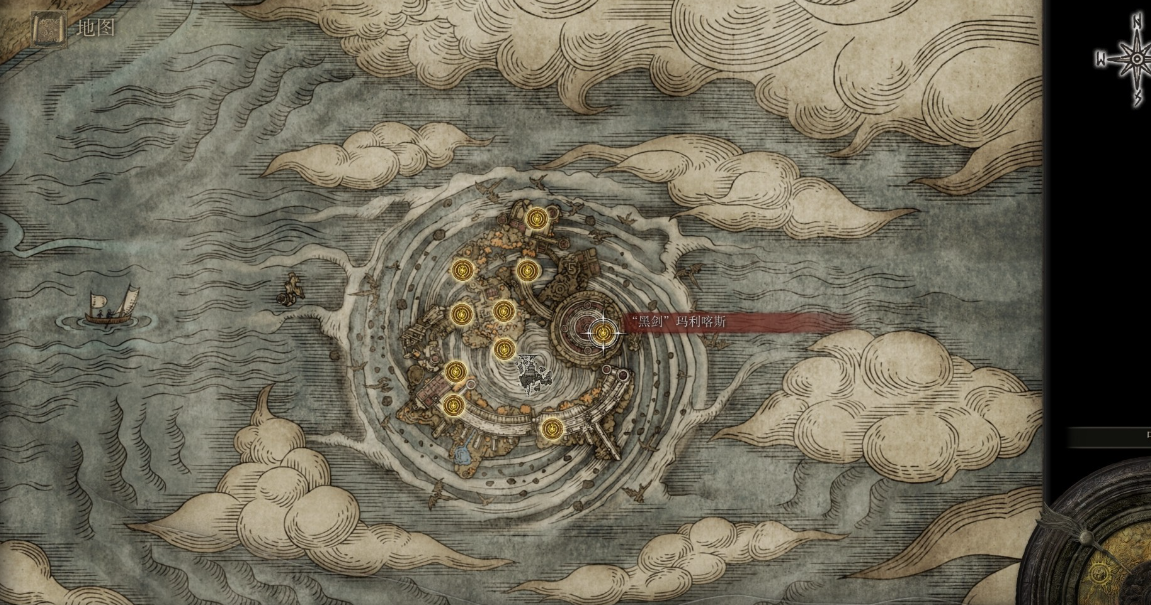Select the "黑剑"玛利喀斯 site of grace marker
The width and height of the screenshot is (1151, 605).
[x=603, y=332]
